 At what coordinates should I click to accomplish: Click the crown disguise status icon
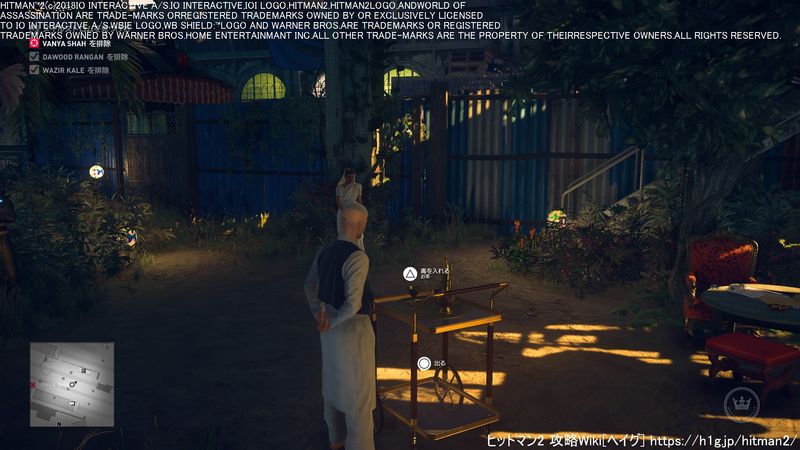click(x=741, y=404)
